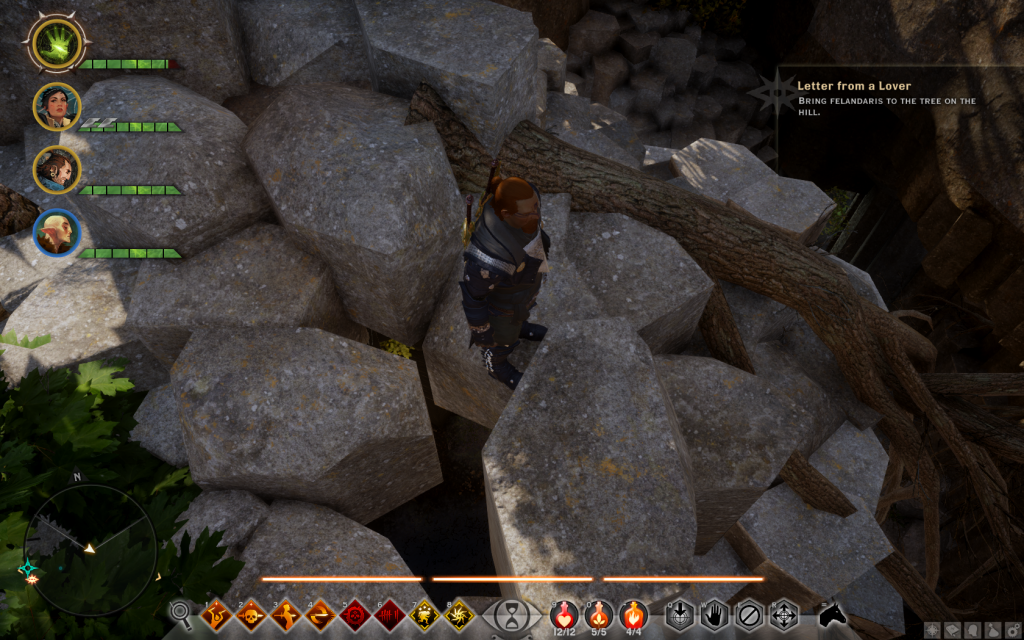Switch to the dark-haired woman's party portrait

point(57,106)
